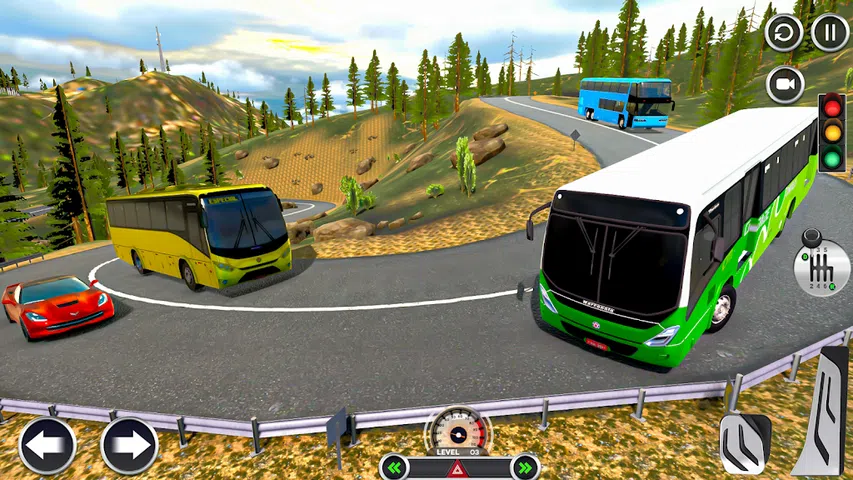The image size is (853, 480).
Task: Pause the game
Action: point(830,33)
